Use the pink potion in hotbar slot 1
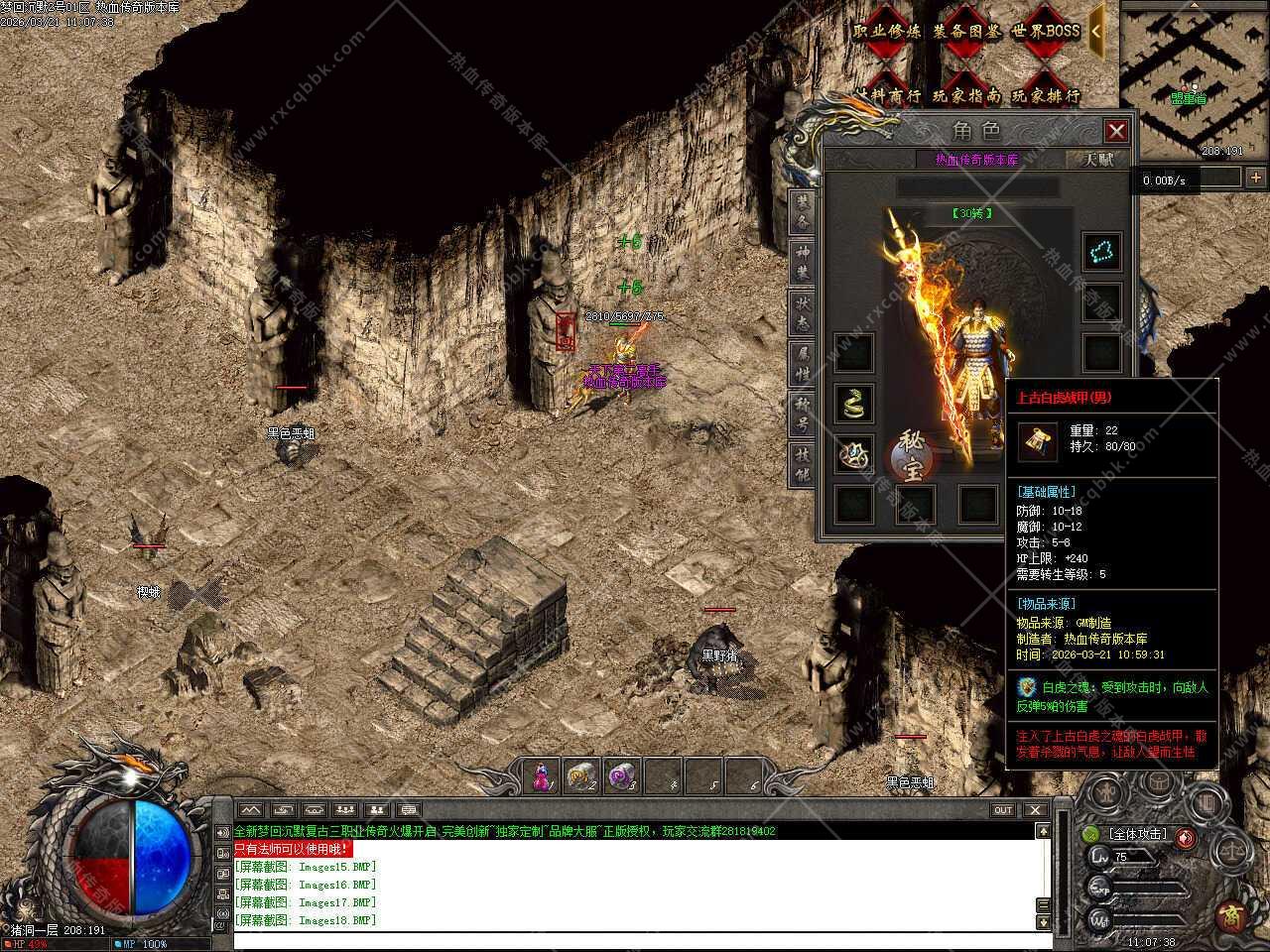 pyautogui.click(x=542, y=775)
